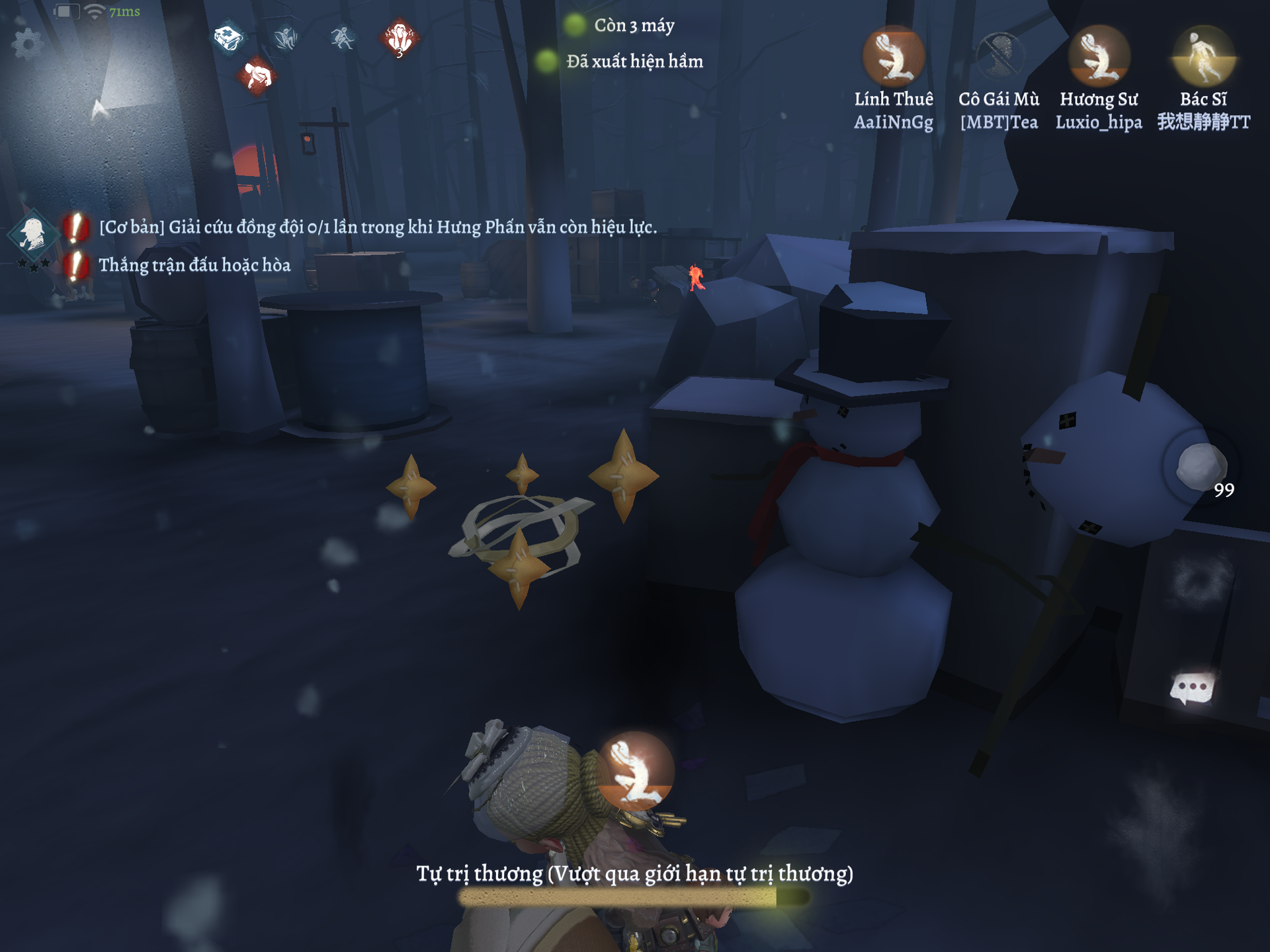Image resolution: width=1270 pixels, height=952 pixels.
Task: Tap the medical book persona icon
Action: pos(229,38)
